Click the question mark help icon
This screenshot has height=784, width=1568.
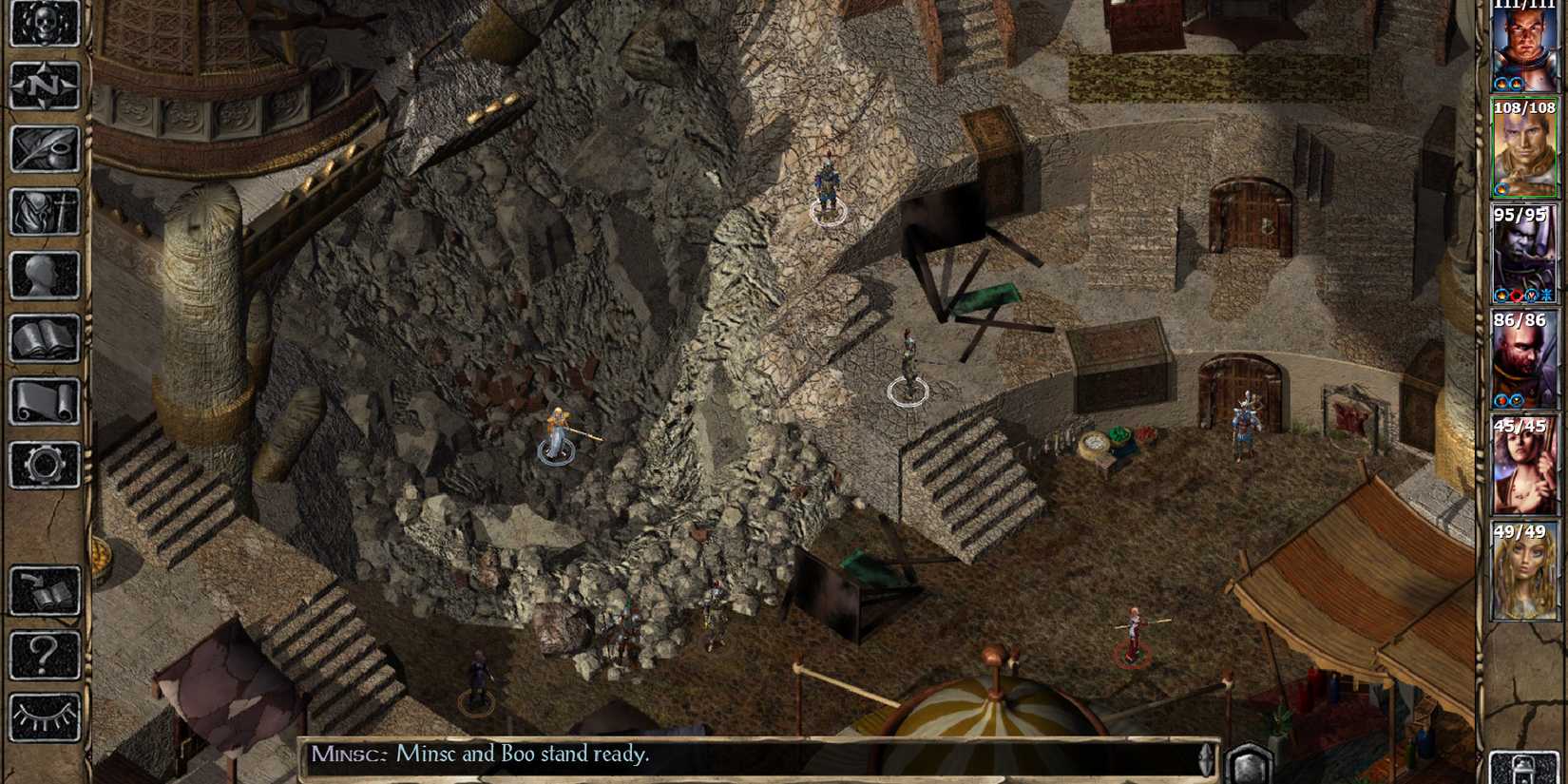pos(45,654)
